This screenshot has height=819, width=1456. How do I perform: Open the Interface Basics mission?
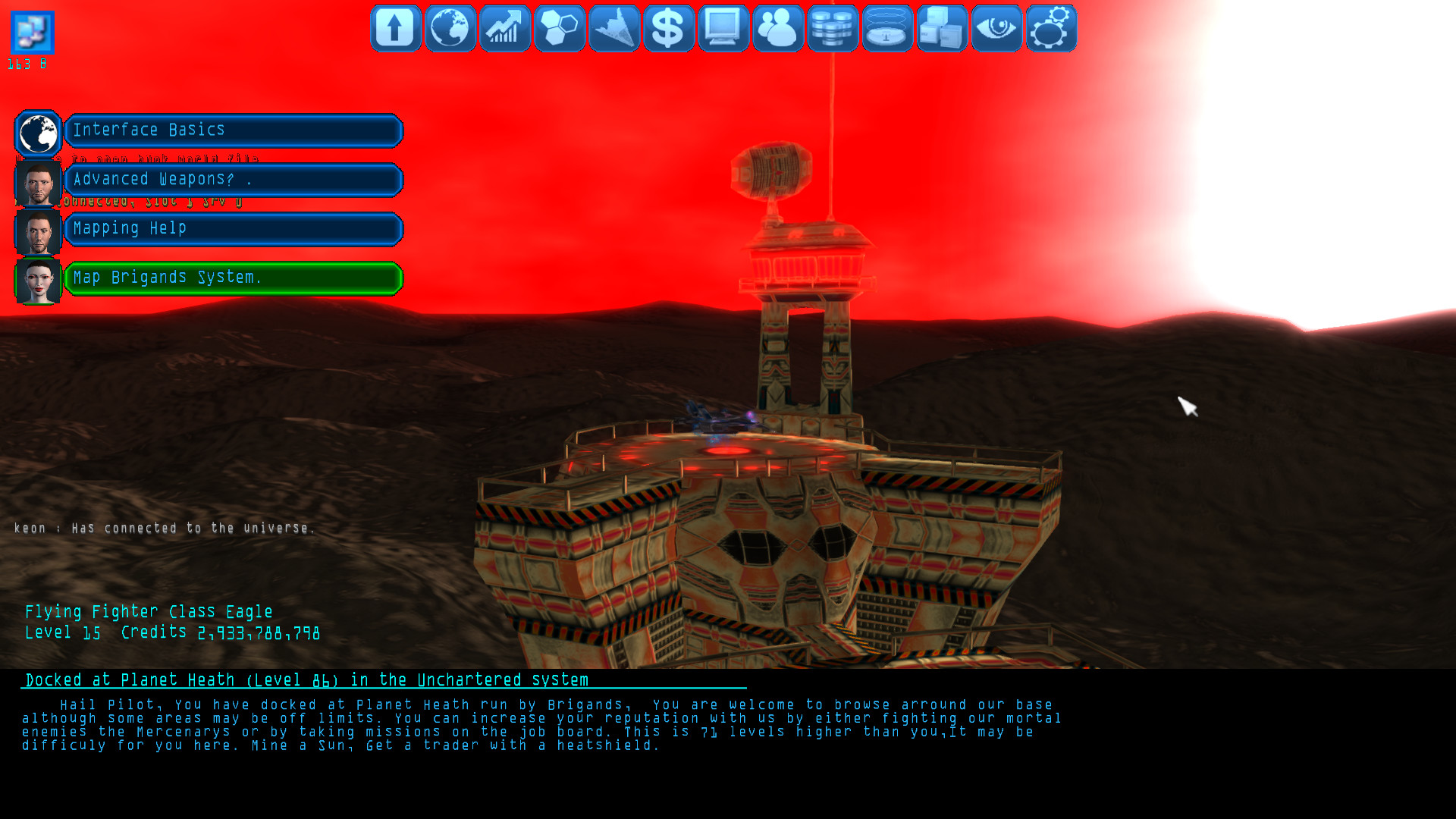tap(233, 130)
